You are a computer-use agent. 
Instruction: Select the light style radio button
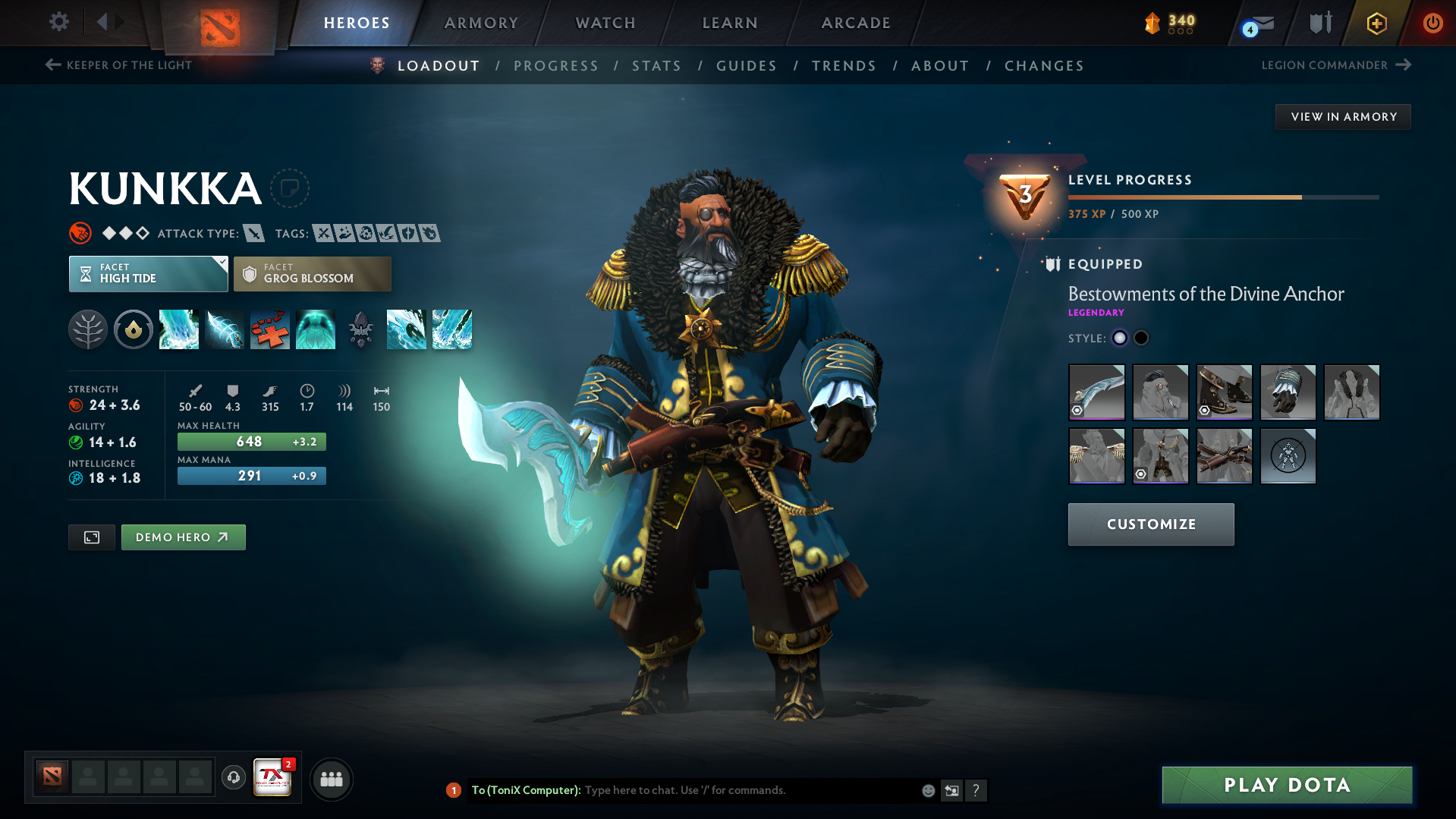(1120, 338)
